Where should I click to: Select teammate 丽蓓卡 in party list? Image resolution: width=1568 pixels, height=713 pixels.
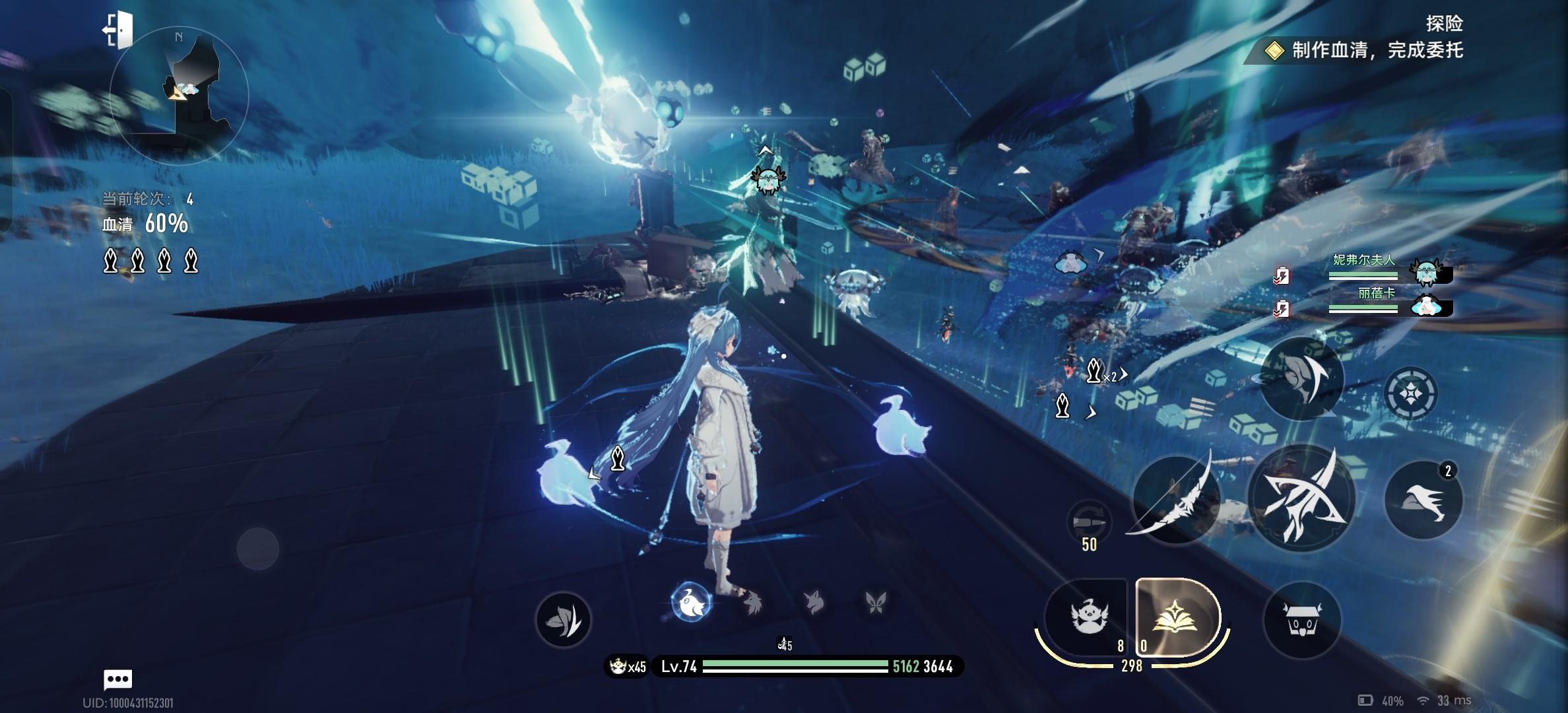pyautogui.click(x=1376, y=301)
